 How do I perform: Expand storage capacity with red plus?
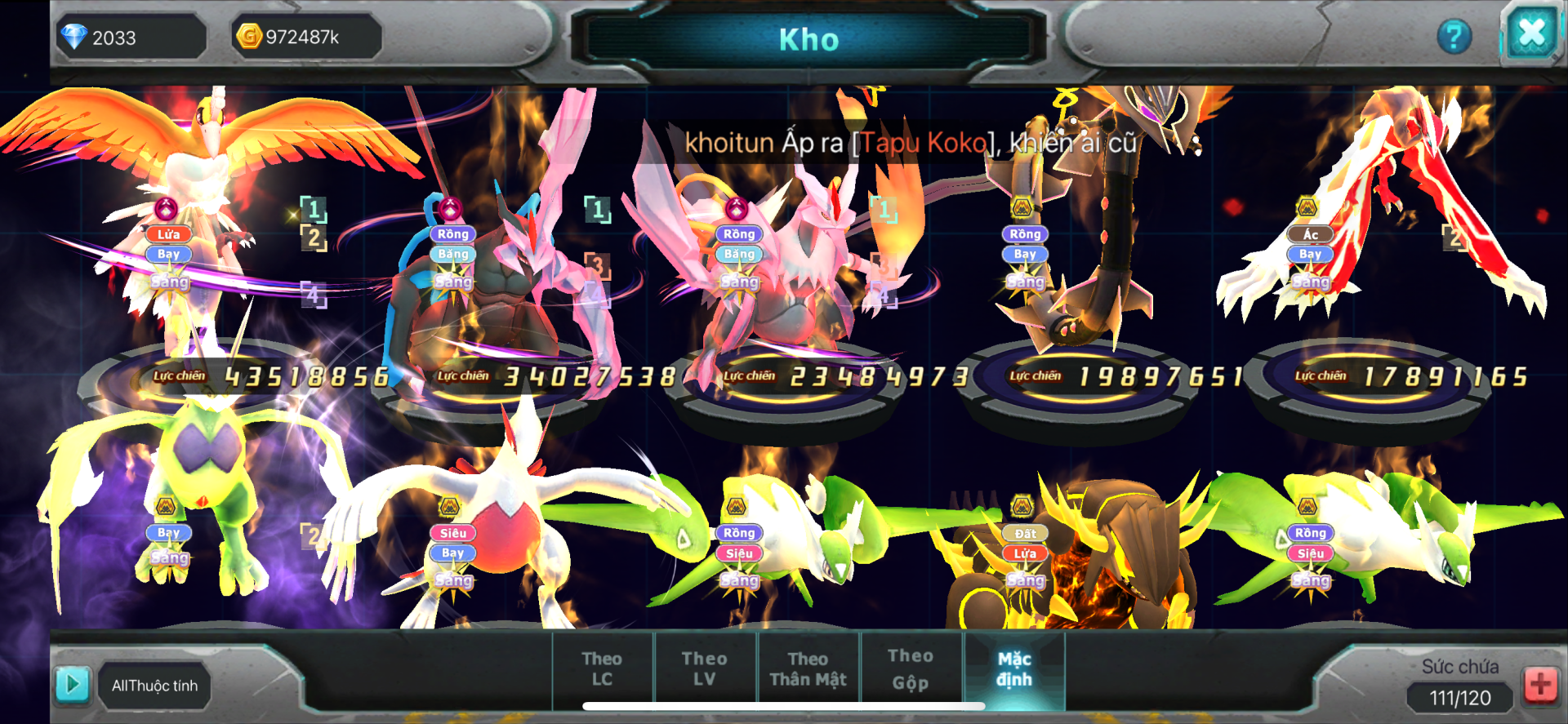1540,684
